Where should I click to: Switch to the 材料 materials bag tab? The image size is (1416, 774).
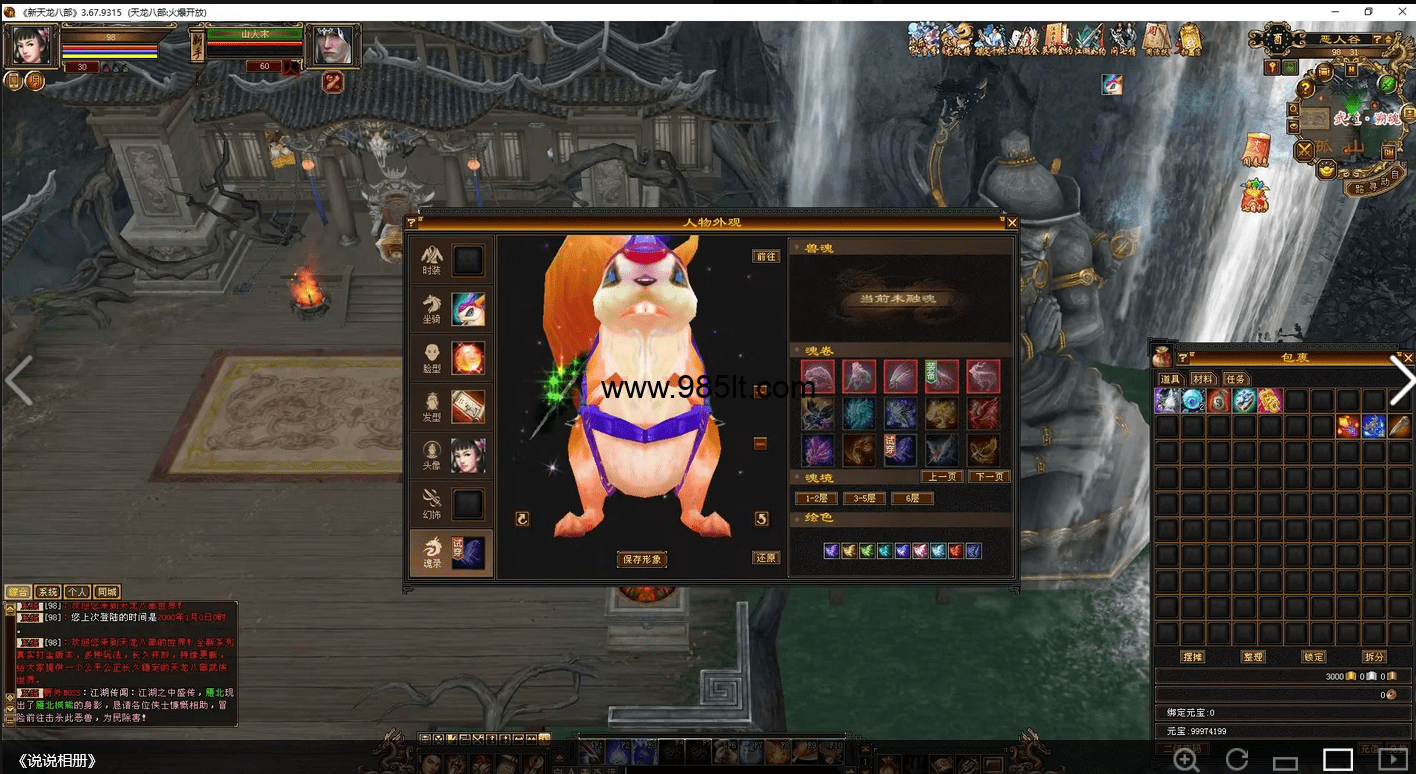point(1203,379)
